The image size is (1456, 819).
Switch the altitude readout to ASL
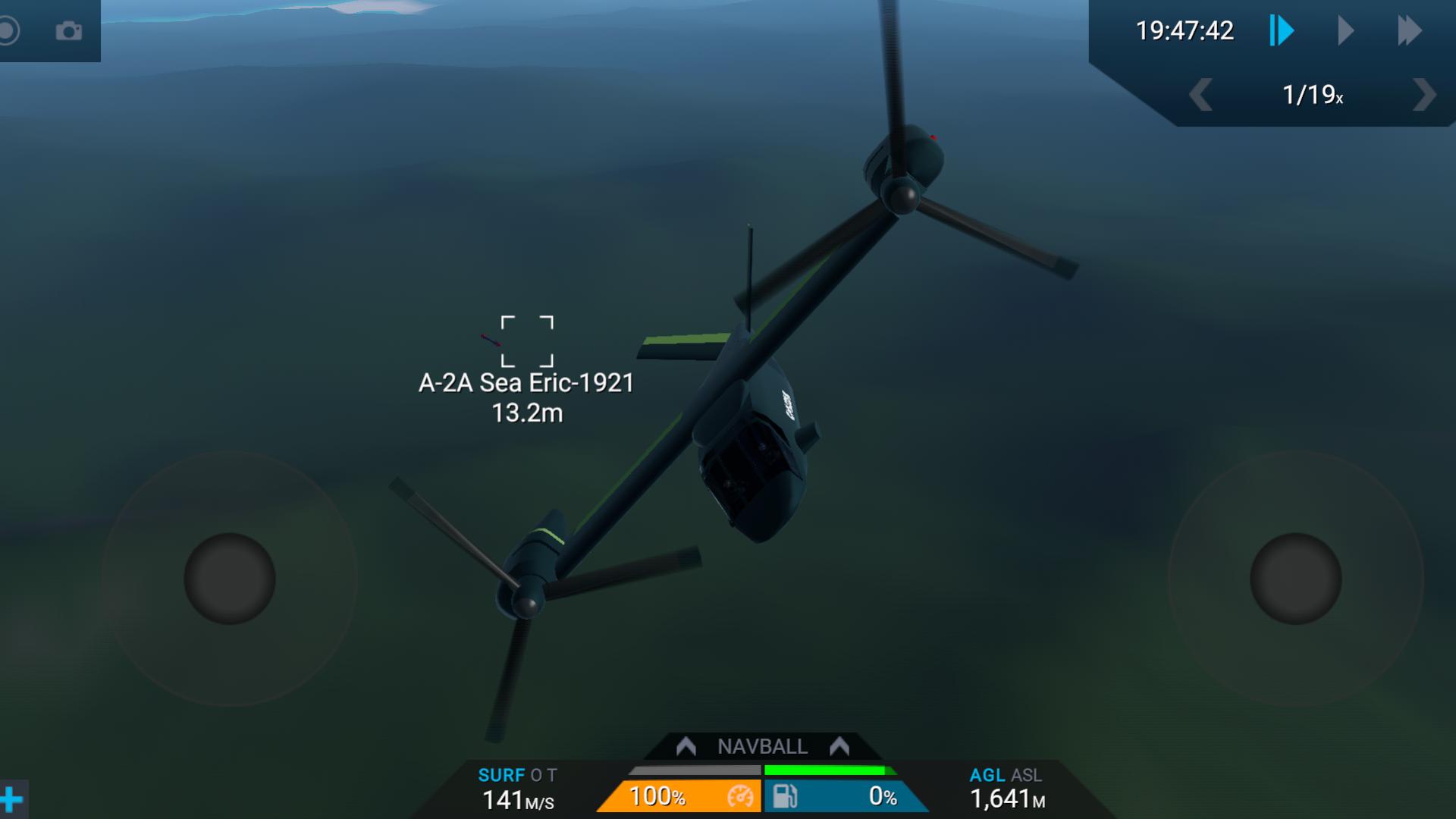(x=1026, y=775)
